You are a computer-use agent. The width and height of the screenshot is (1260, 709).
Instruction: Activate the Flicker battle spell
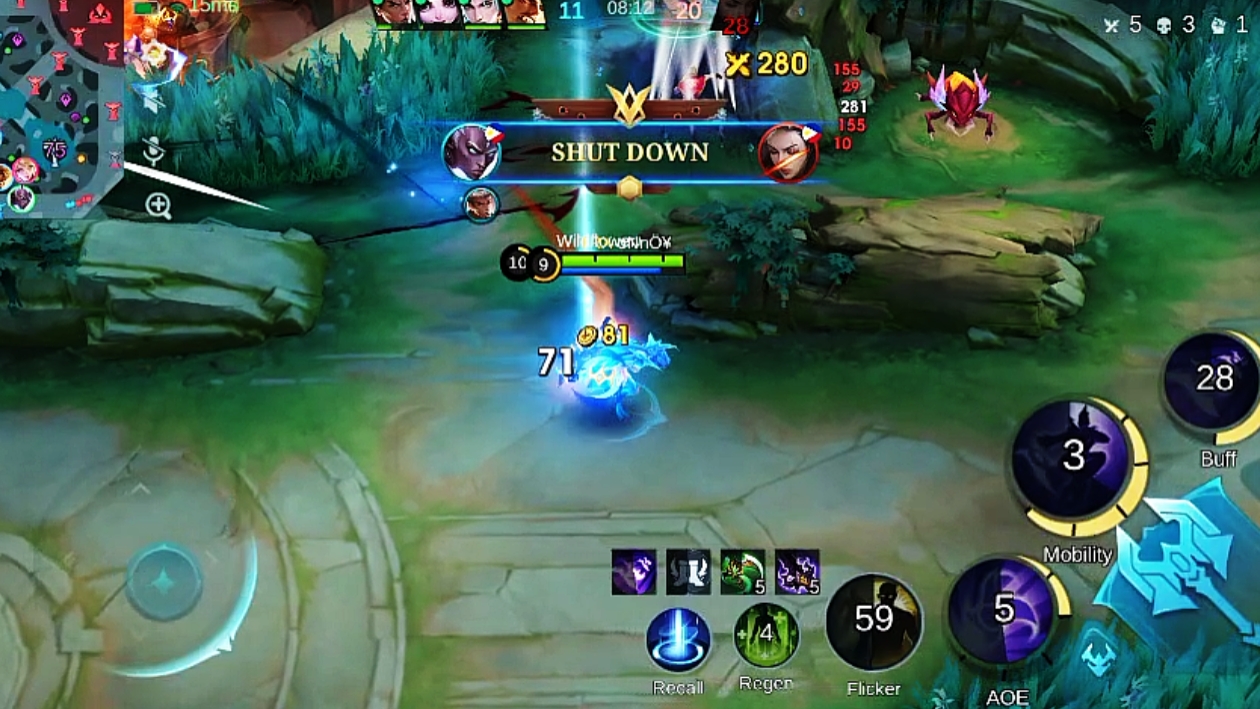click(873, 622)
